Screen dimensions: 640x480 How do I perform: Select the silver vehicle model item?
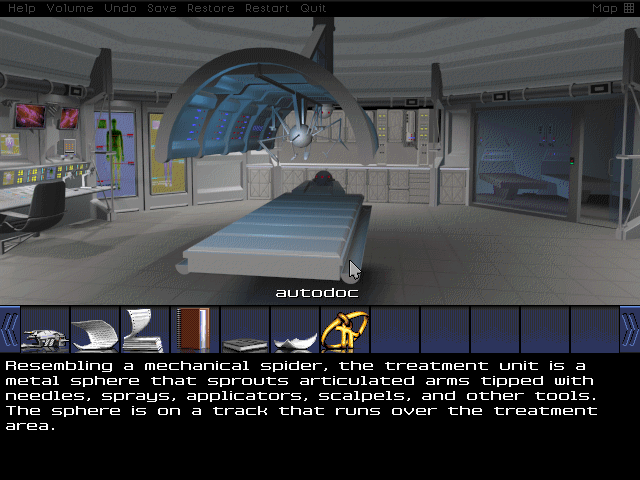click(x=45, y=330)
